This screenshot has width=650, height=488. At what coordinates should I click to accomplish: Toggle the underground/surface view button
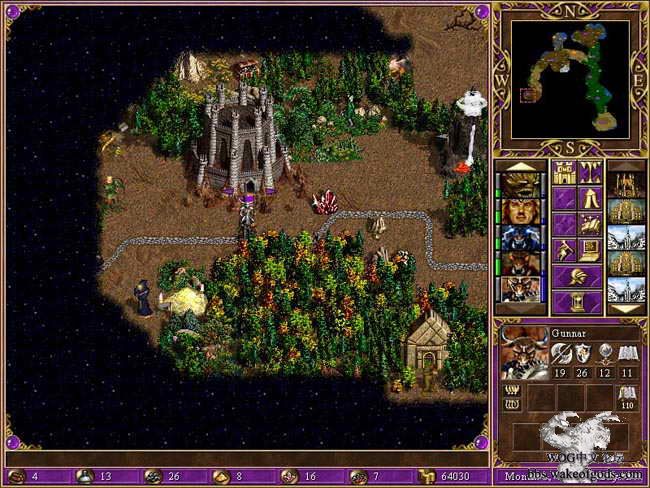pyautogui.click(x=590, y=173)
